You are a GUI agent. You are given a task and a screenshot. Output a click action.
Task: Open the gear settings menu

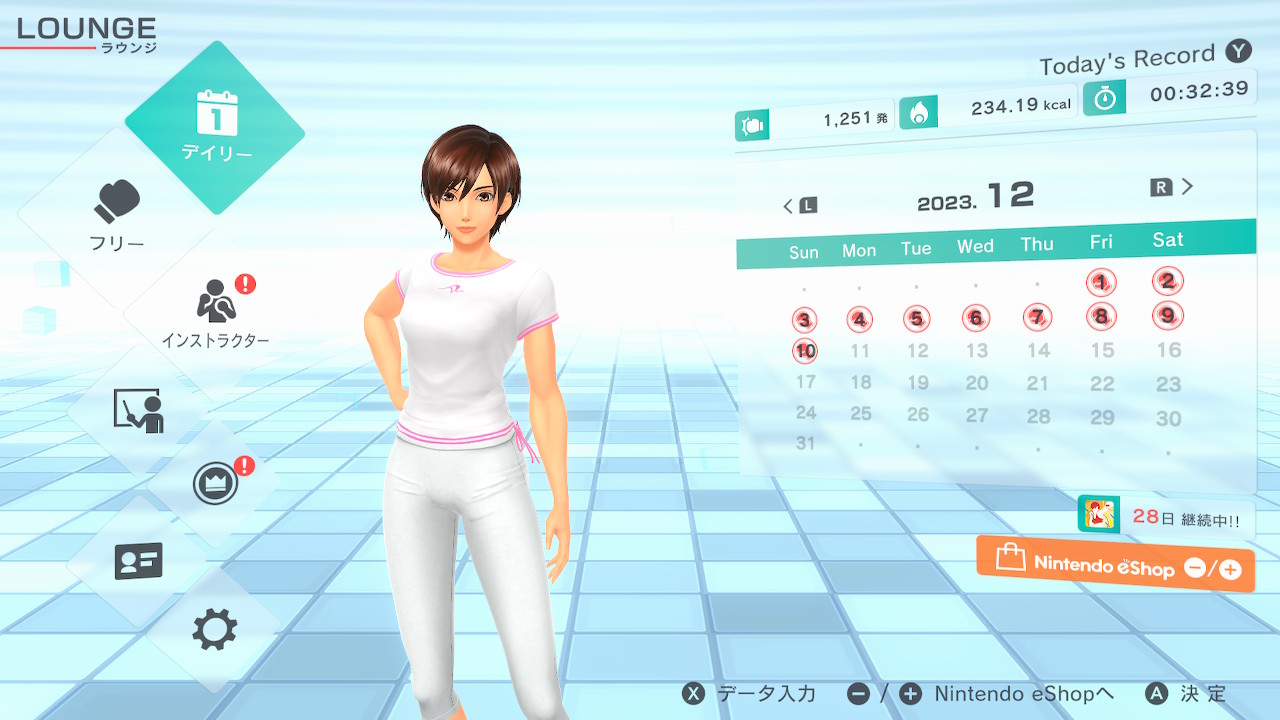point(215,630)
